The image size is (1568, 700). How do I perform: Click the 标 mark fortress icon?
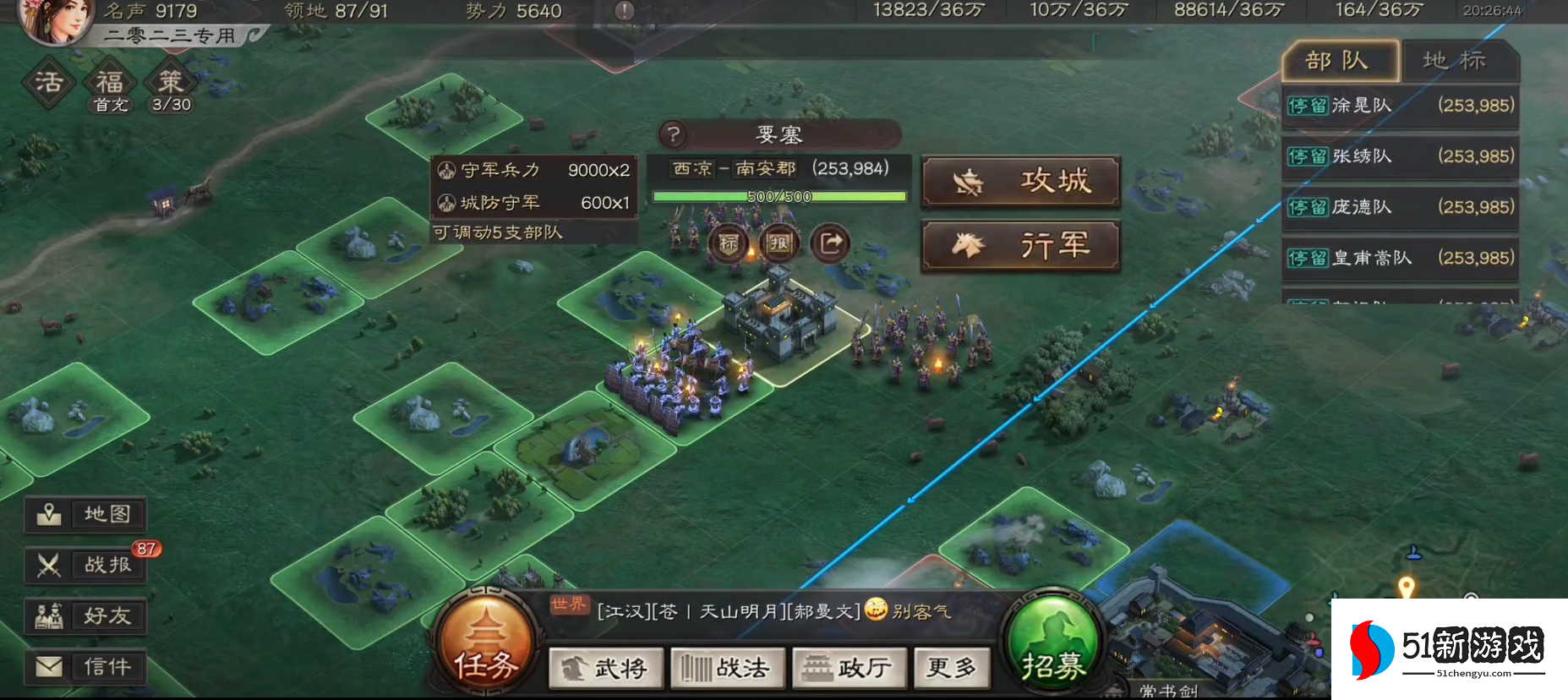(x=729, y=243)
